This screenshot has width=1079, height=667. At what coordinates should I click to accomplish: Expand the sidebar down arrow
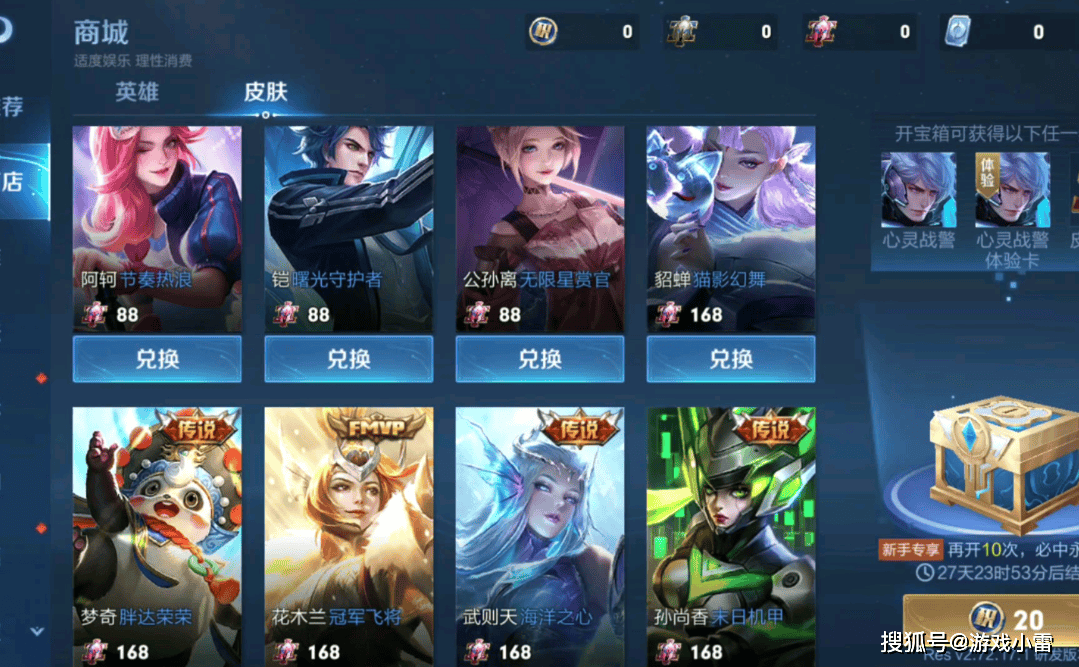coord(37,631)
